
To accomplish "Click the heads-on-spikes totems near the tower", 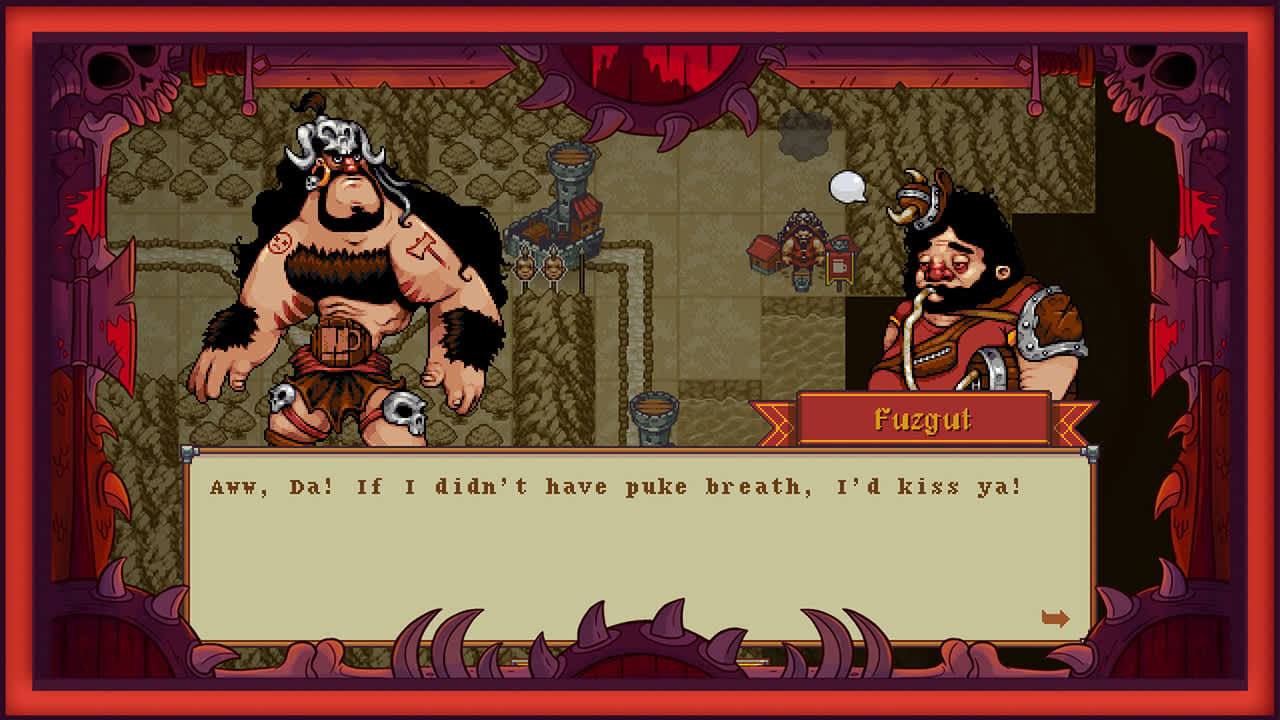I will coord(539,267).
